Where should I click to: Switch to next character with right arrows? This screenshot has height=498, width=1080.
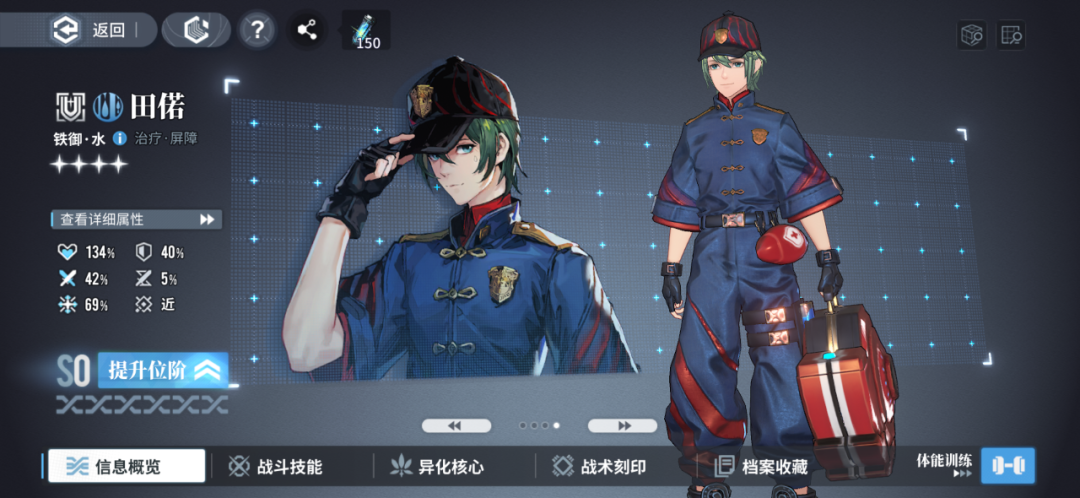[x=622, y=425]
